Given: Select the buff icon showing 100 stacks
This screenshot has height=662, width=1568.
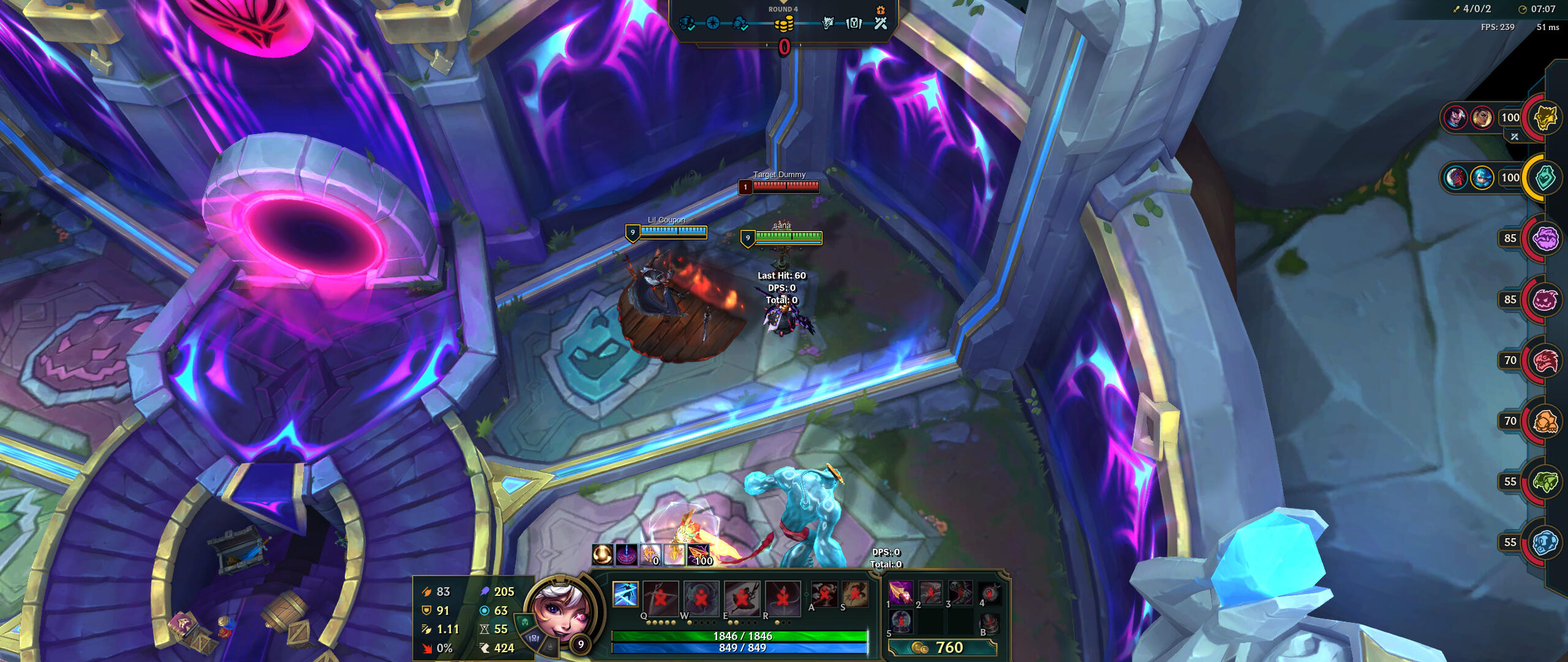Looking at the screenshot, I should pyautogui.click(x=698, y=554).
